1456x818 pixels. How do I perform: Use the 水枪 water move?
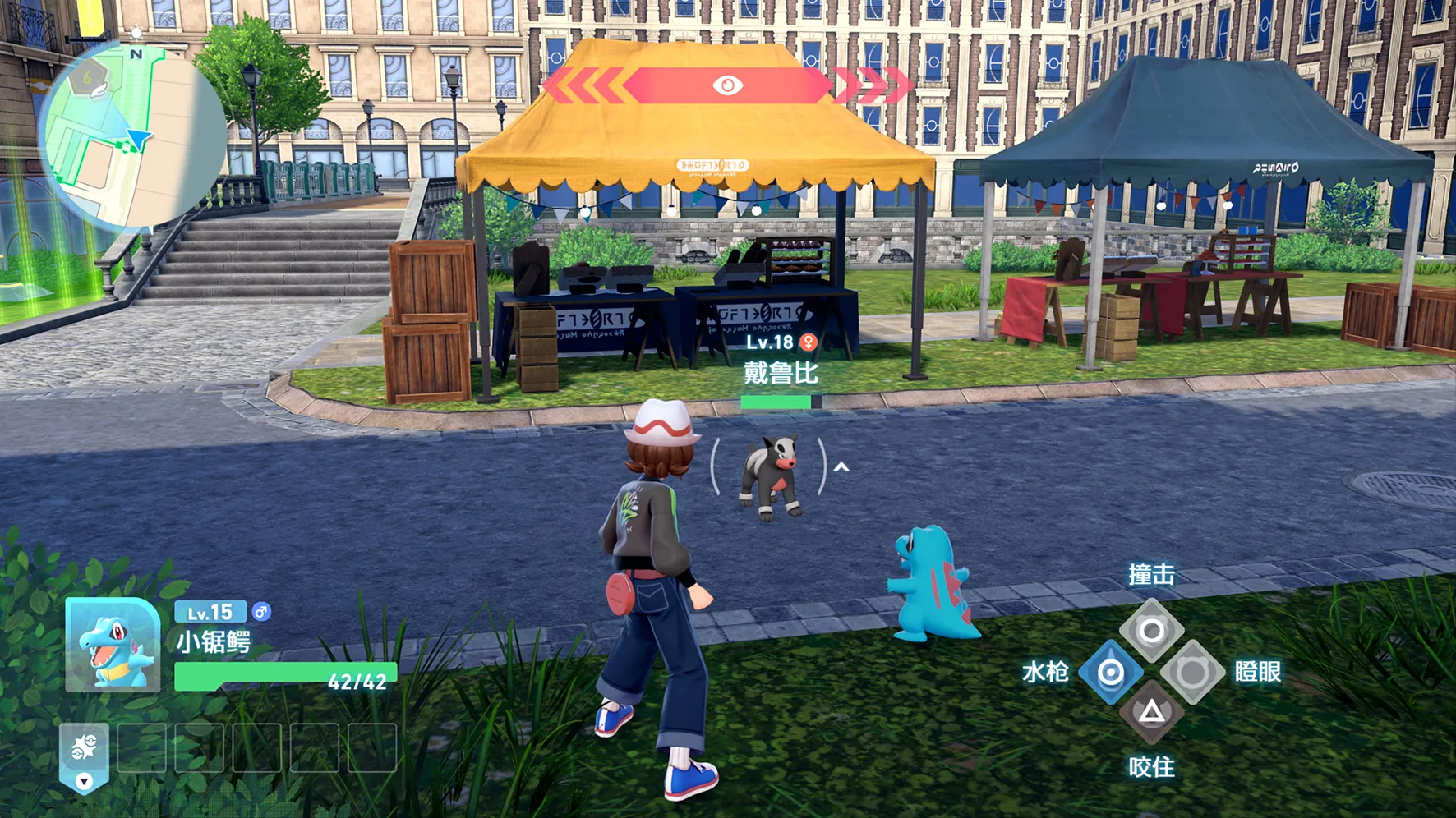[x=1110, y=673]
